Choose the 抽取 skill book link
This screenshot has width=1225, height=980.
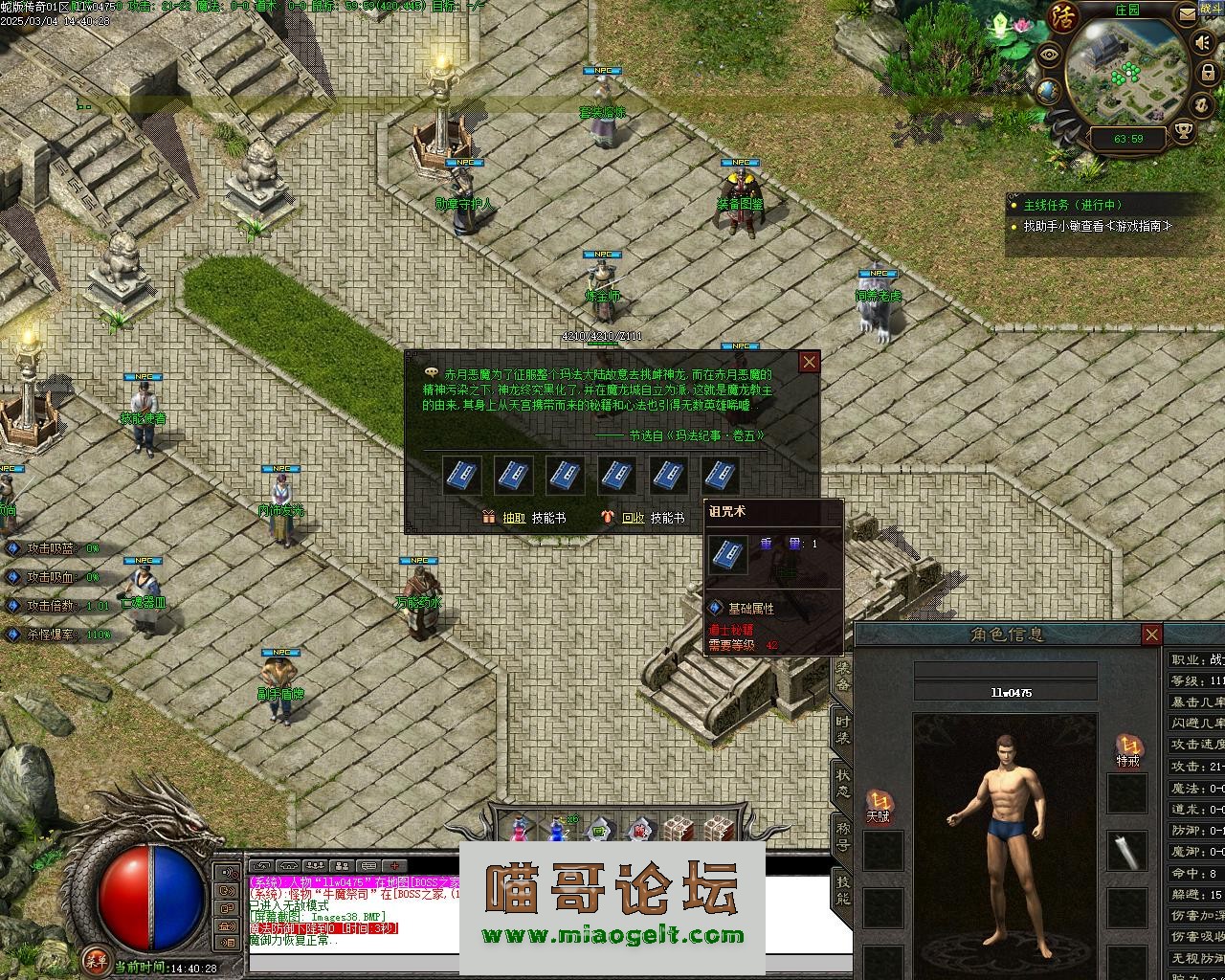coord(514,518)
